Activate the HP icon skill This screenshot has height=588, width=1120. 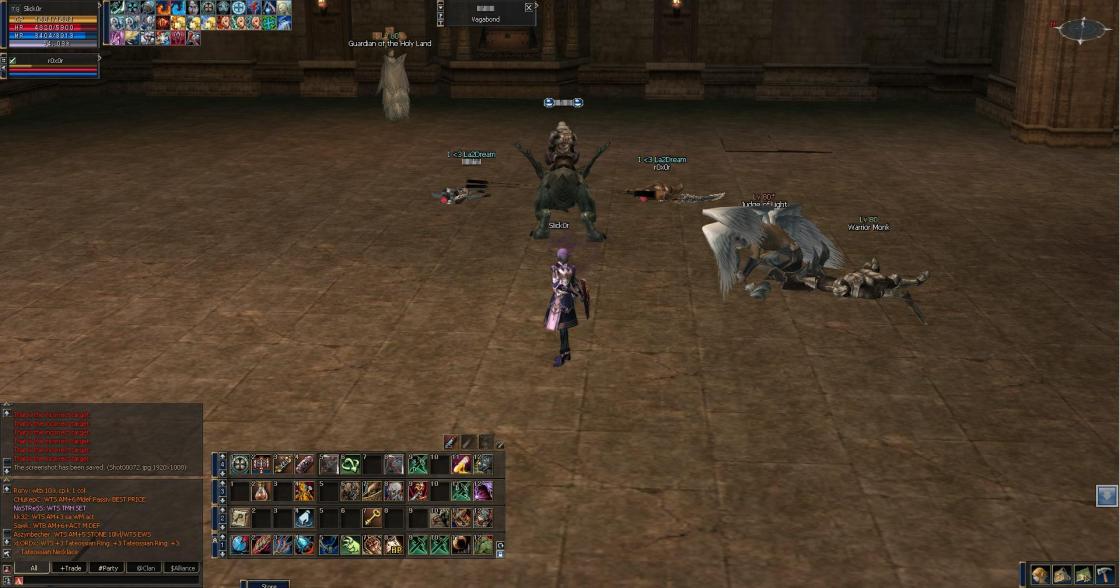[x=393, y=545]
